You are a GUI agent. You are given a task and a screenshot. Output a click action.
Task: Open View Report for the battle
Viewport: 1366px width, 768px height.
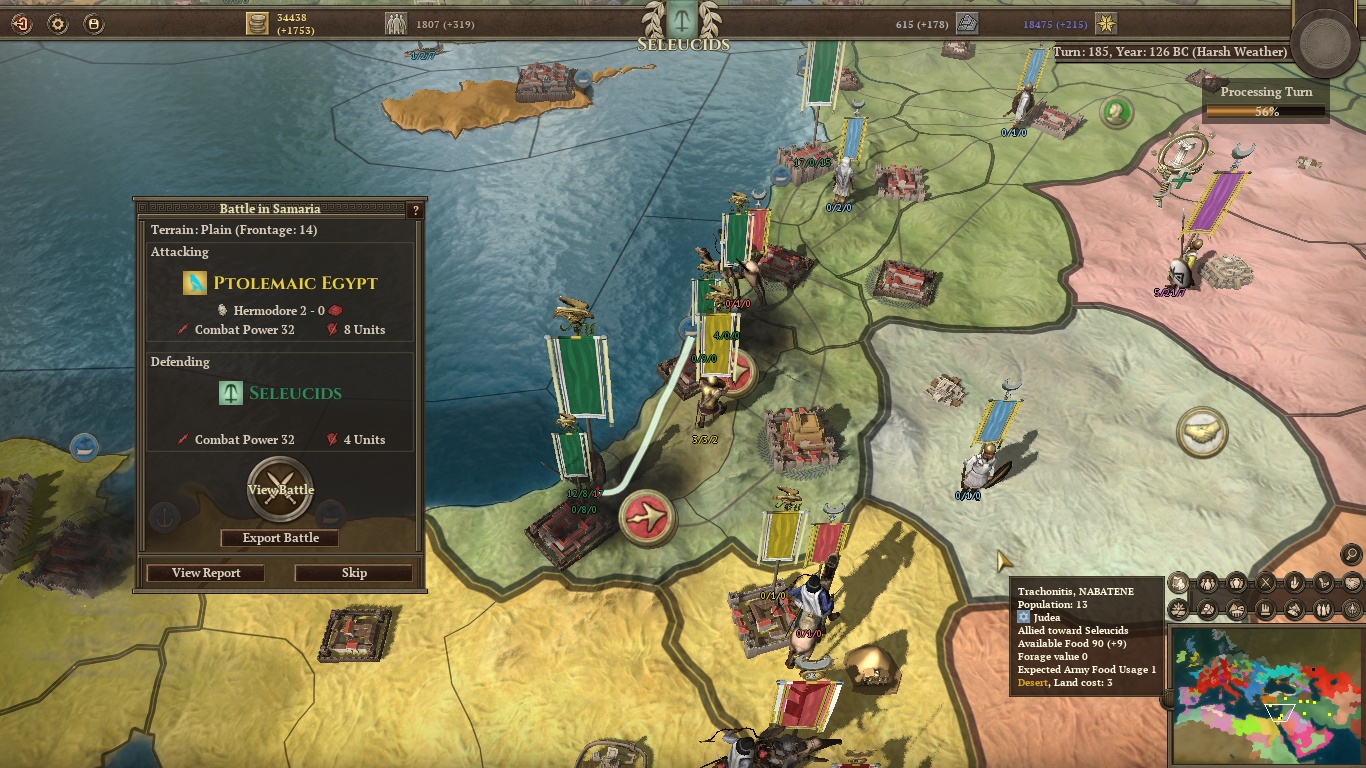206,573
